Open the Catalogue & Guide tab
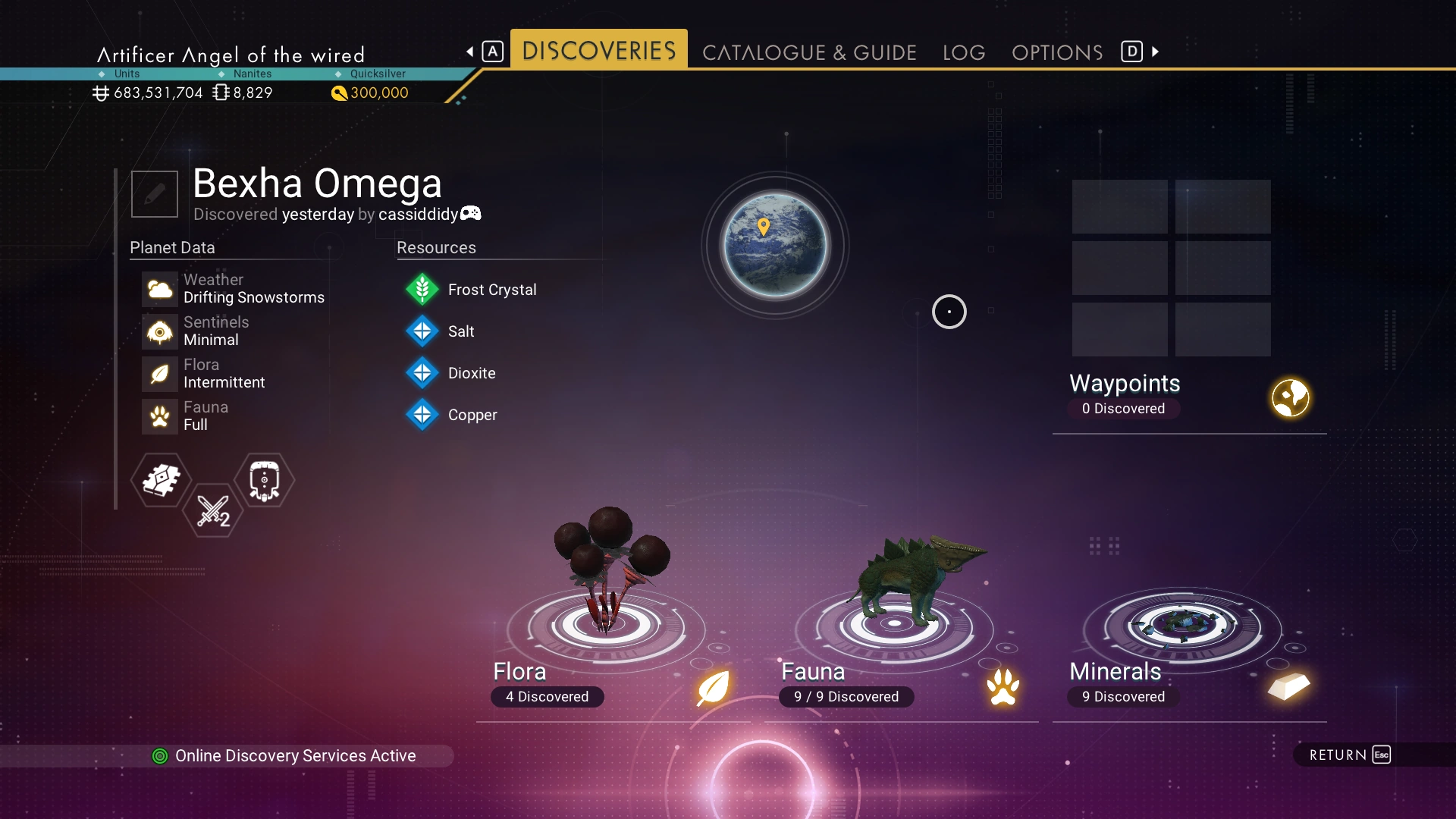1456x819 pixels. (809, 52)
